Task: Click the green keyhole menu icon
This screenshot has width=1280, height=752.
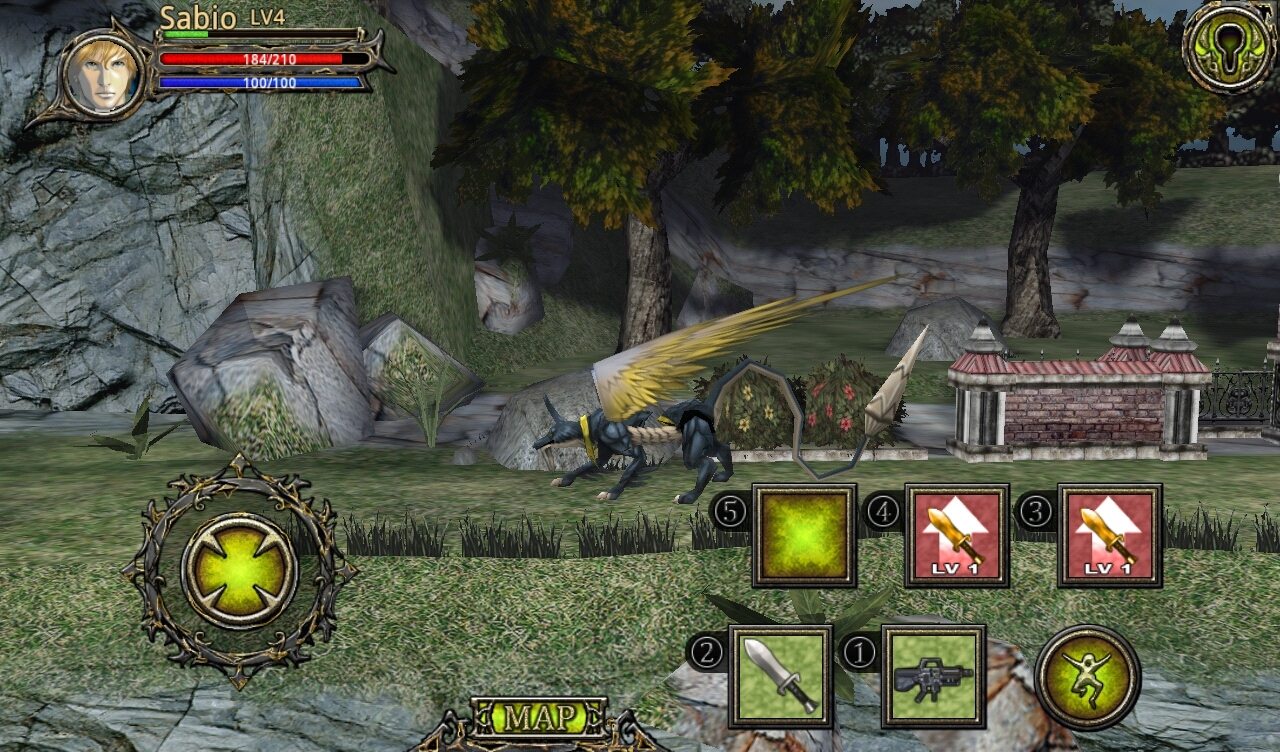Action: point(1229,45)
